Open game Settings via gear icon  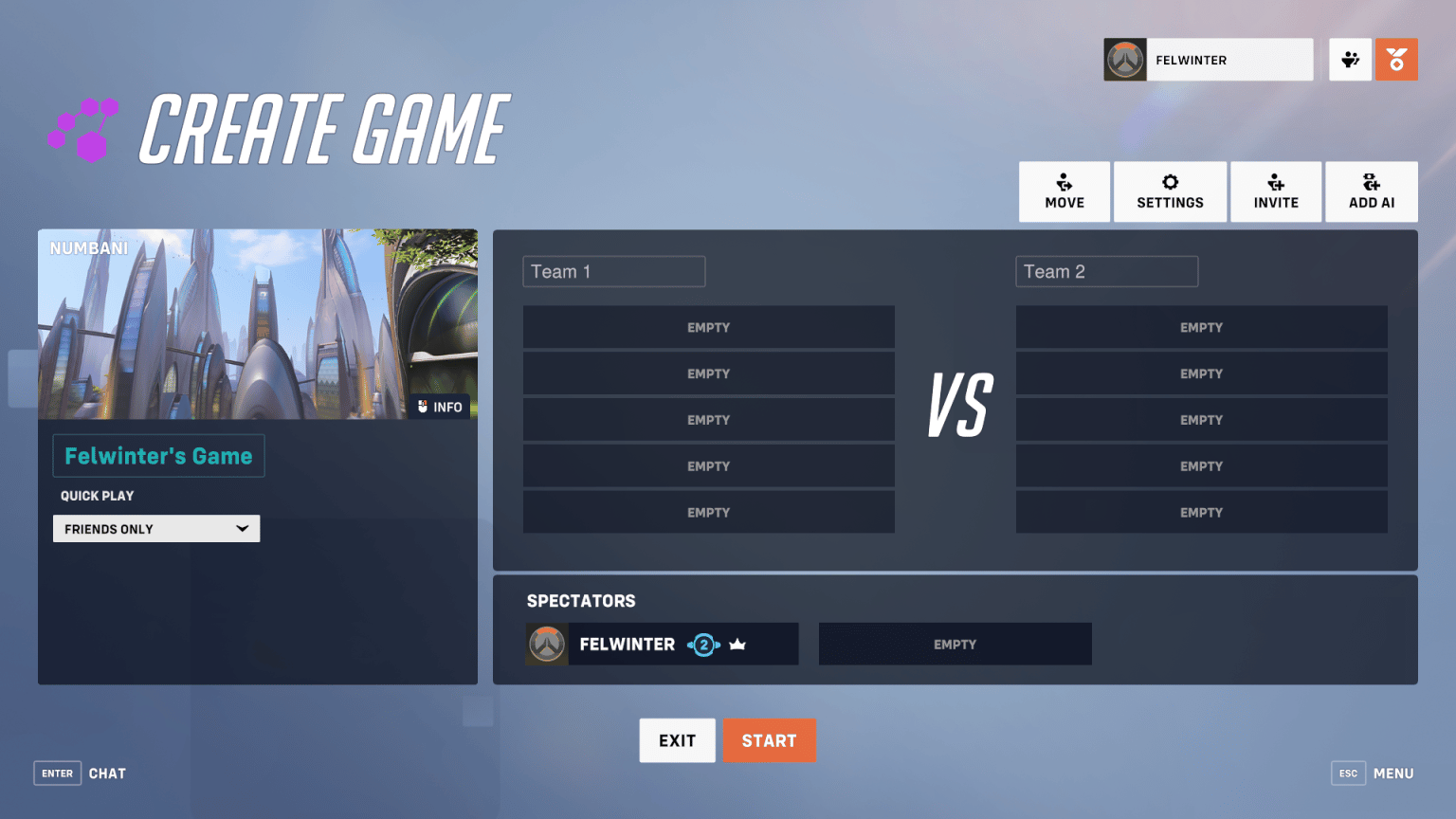[x=1170, y=191]
